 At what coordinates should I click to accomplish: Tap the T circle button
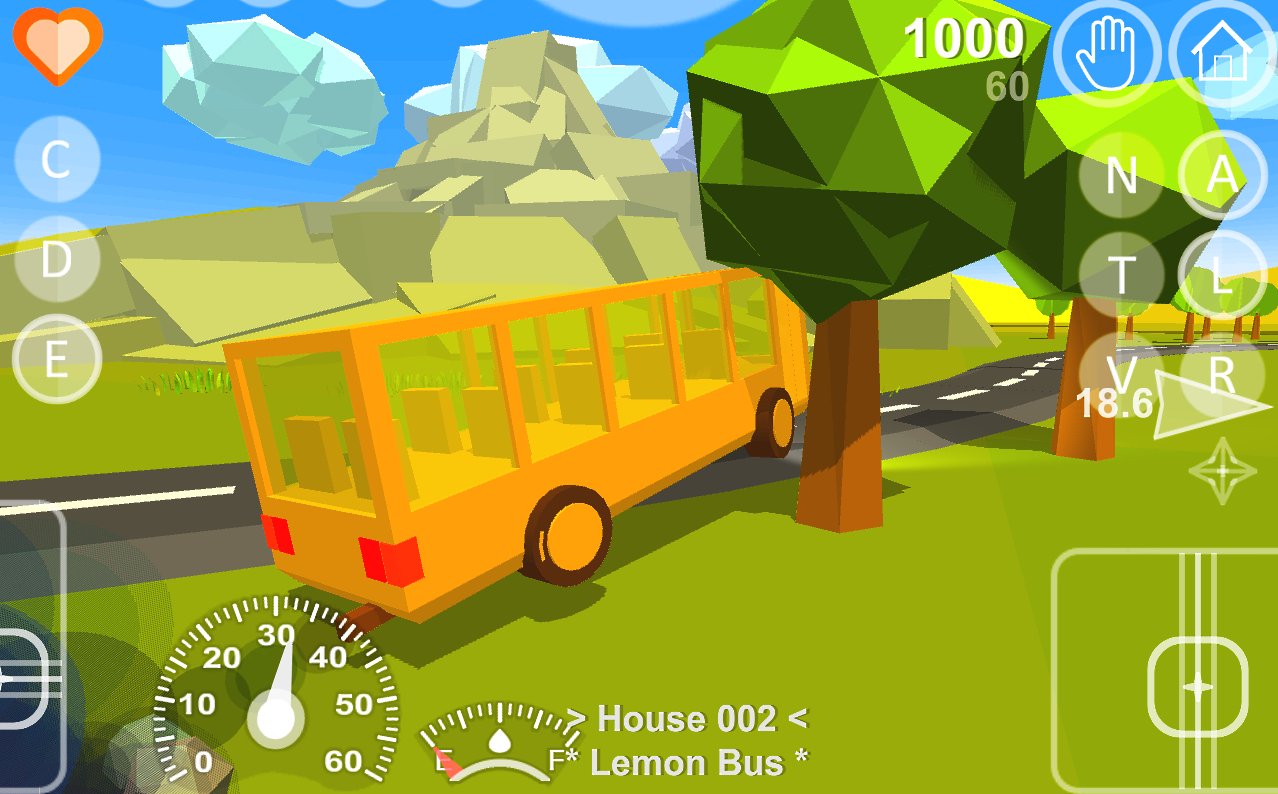(1121, 275)
